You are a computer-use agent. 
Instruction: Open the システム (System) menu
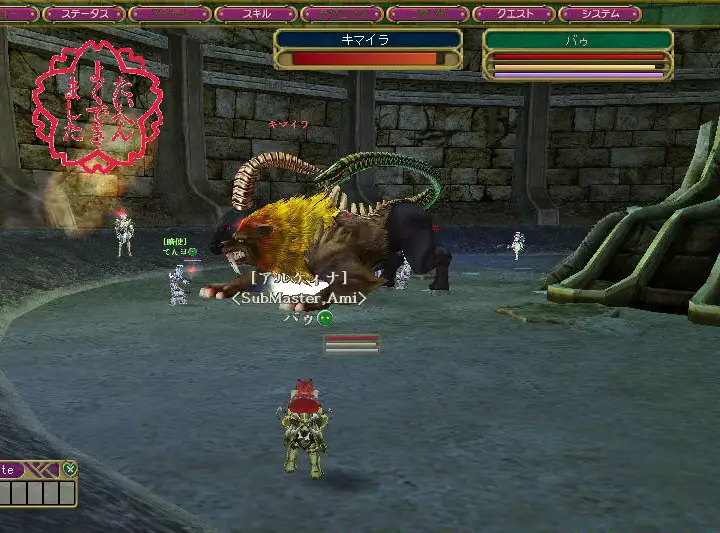pyautogui.click(x=600, y=14)
